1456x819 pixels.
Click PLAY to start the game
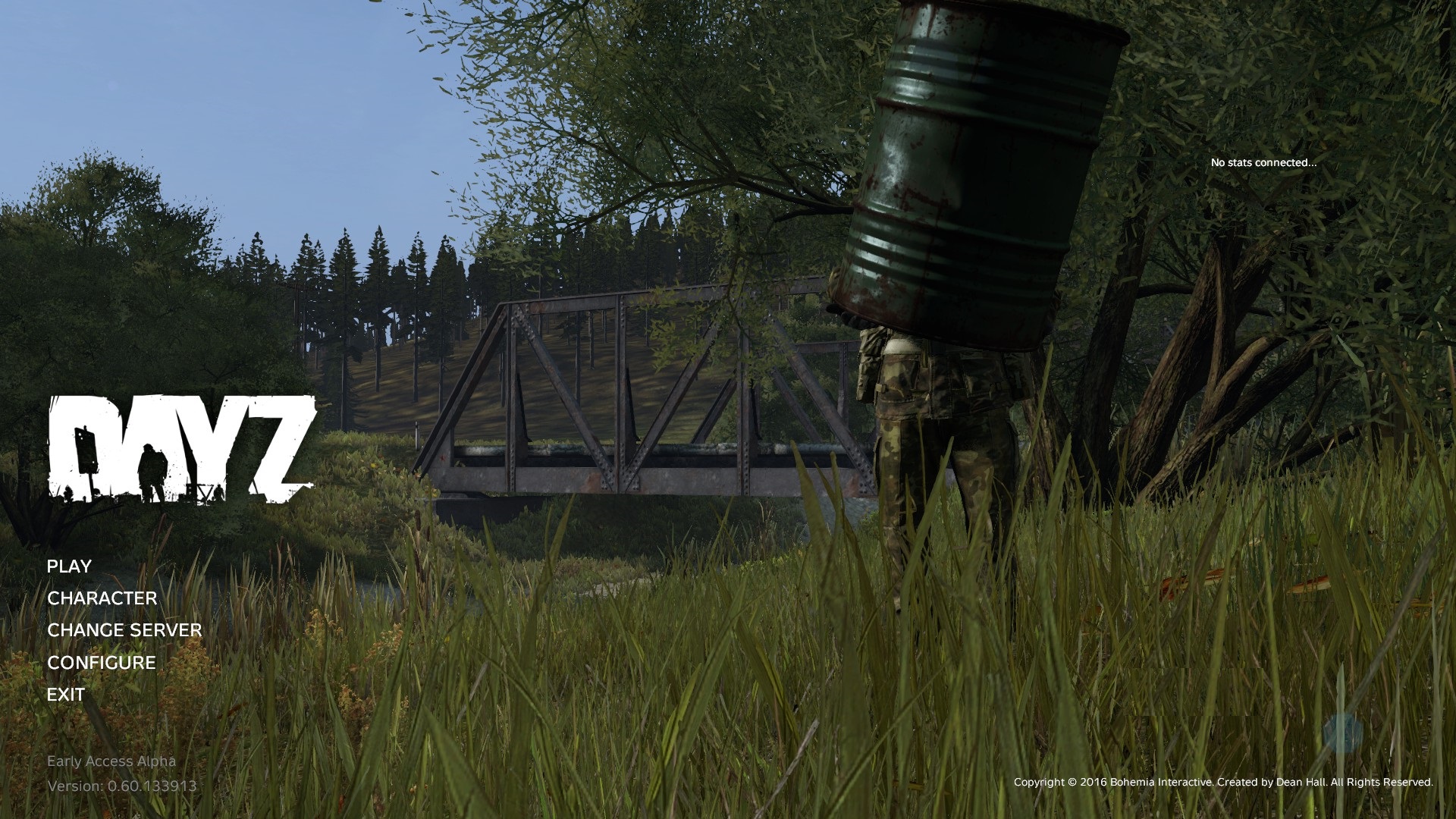pos(69,566)
